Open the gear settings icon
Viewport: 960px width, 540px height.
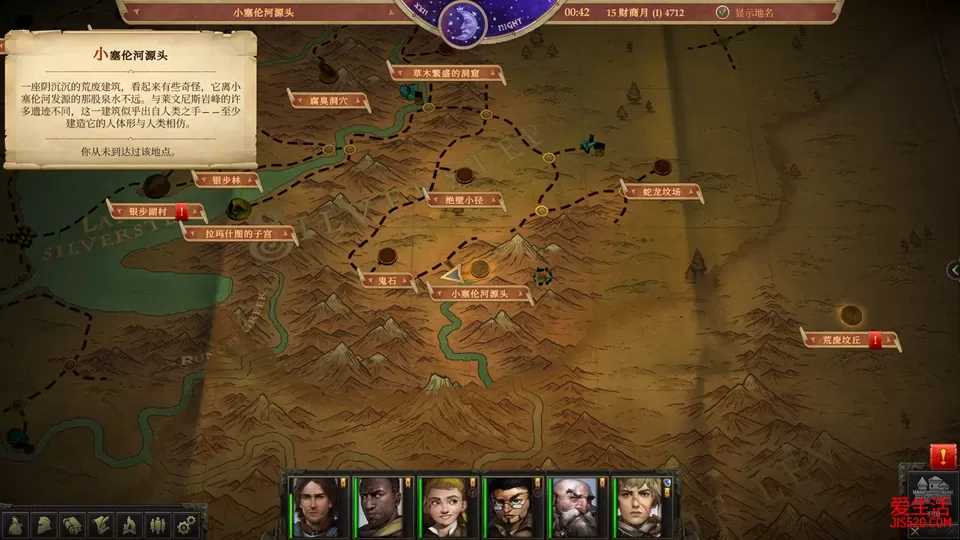[185, 523]
